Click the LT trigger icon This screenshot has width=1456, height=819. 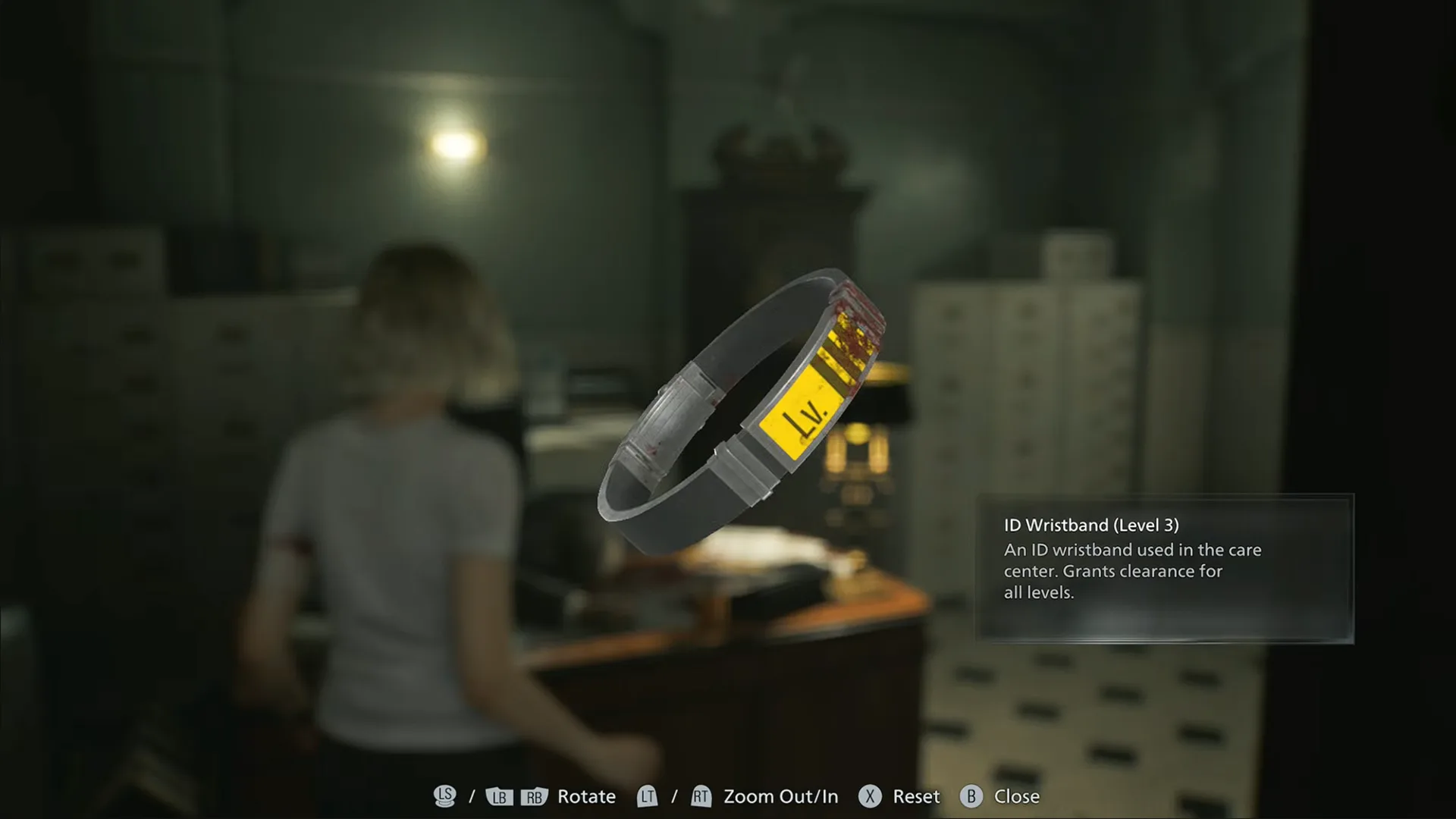pos(647,796)
